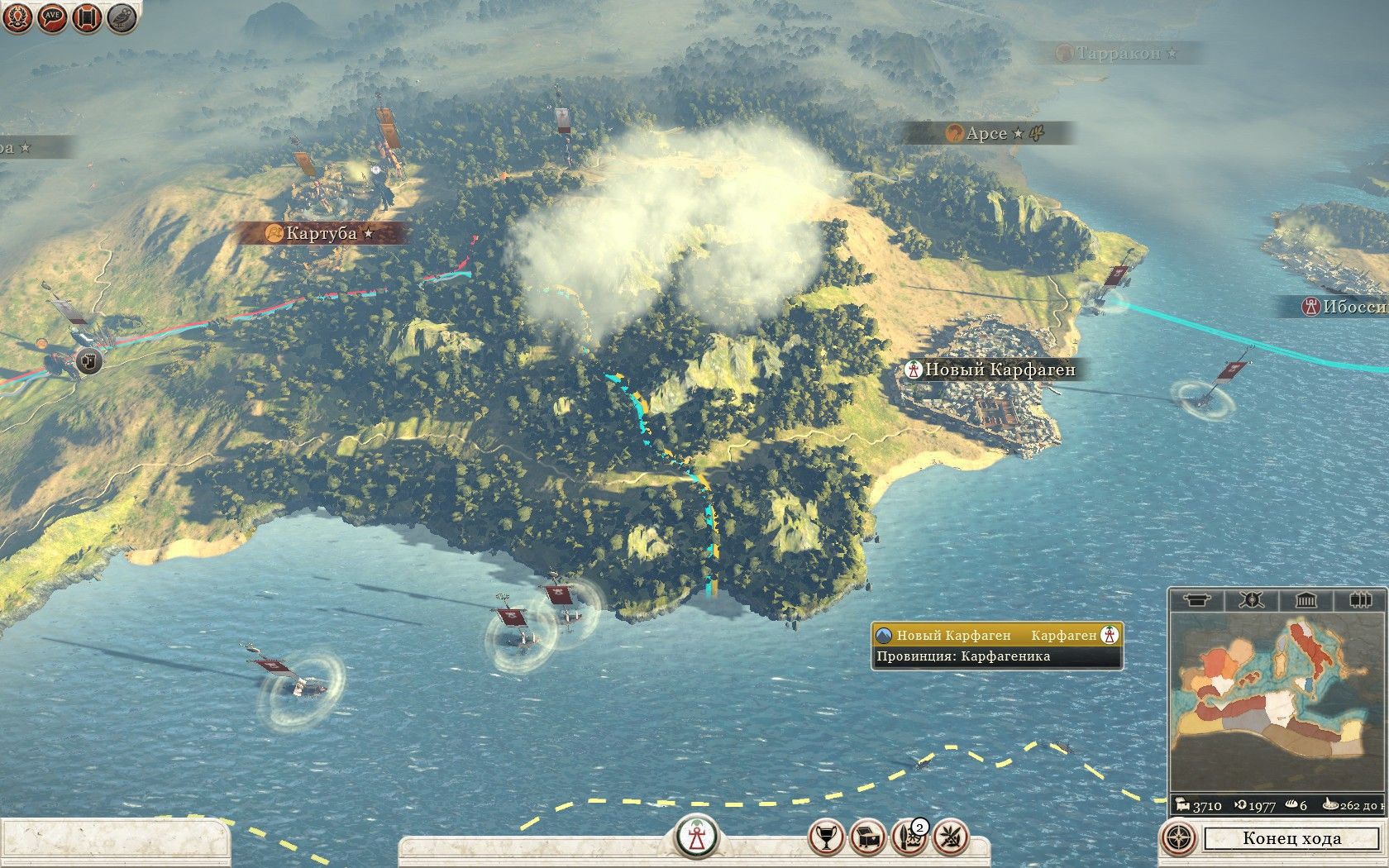Viewport: 1389px width, 868px height.
Task: End the turn with Конец хода
Action: click(1291, 838)
